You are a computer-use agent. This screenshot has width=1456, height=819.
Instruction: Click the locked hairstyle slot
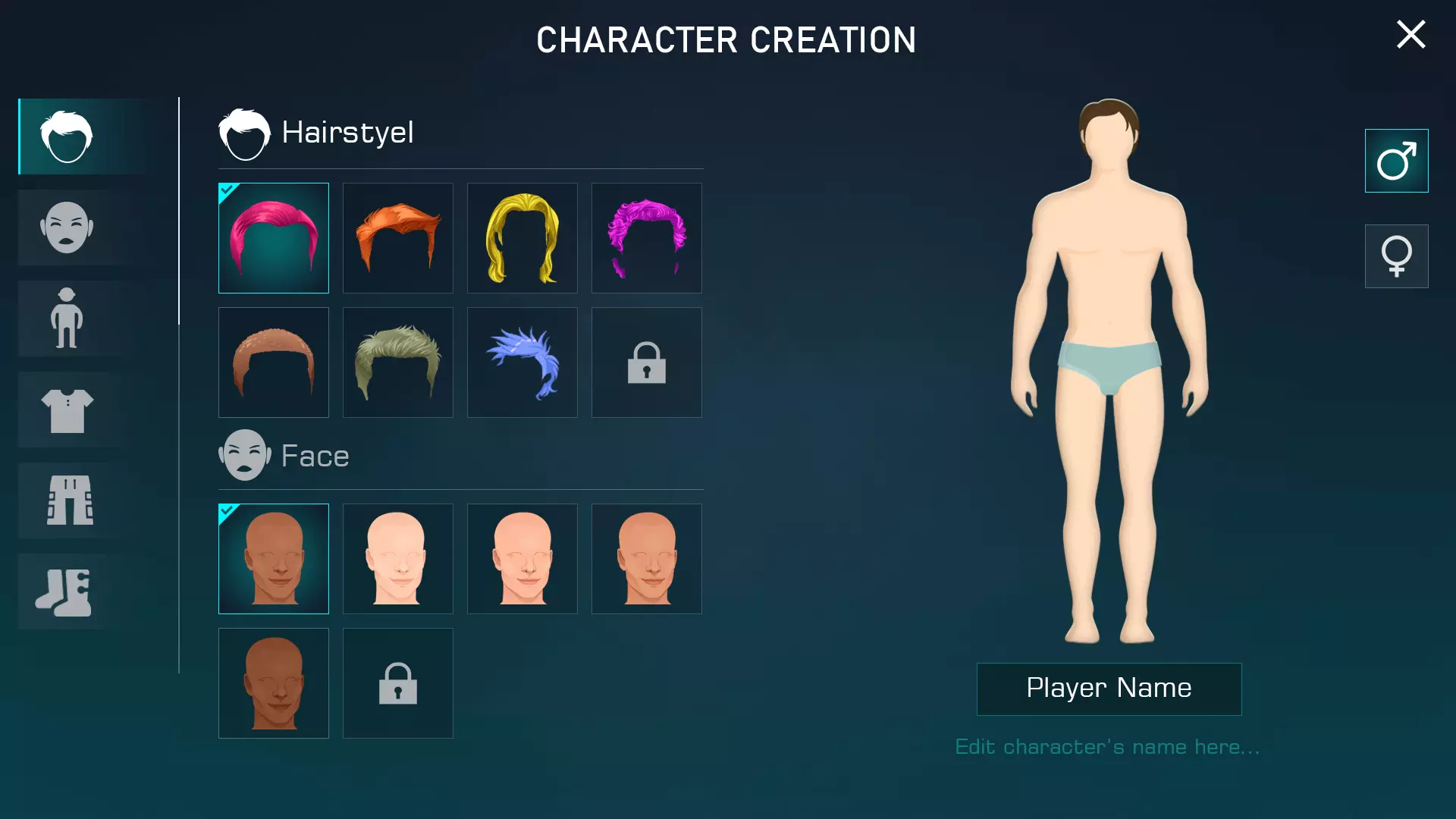pos(647,362)
